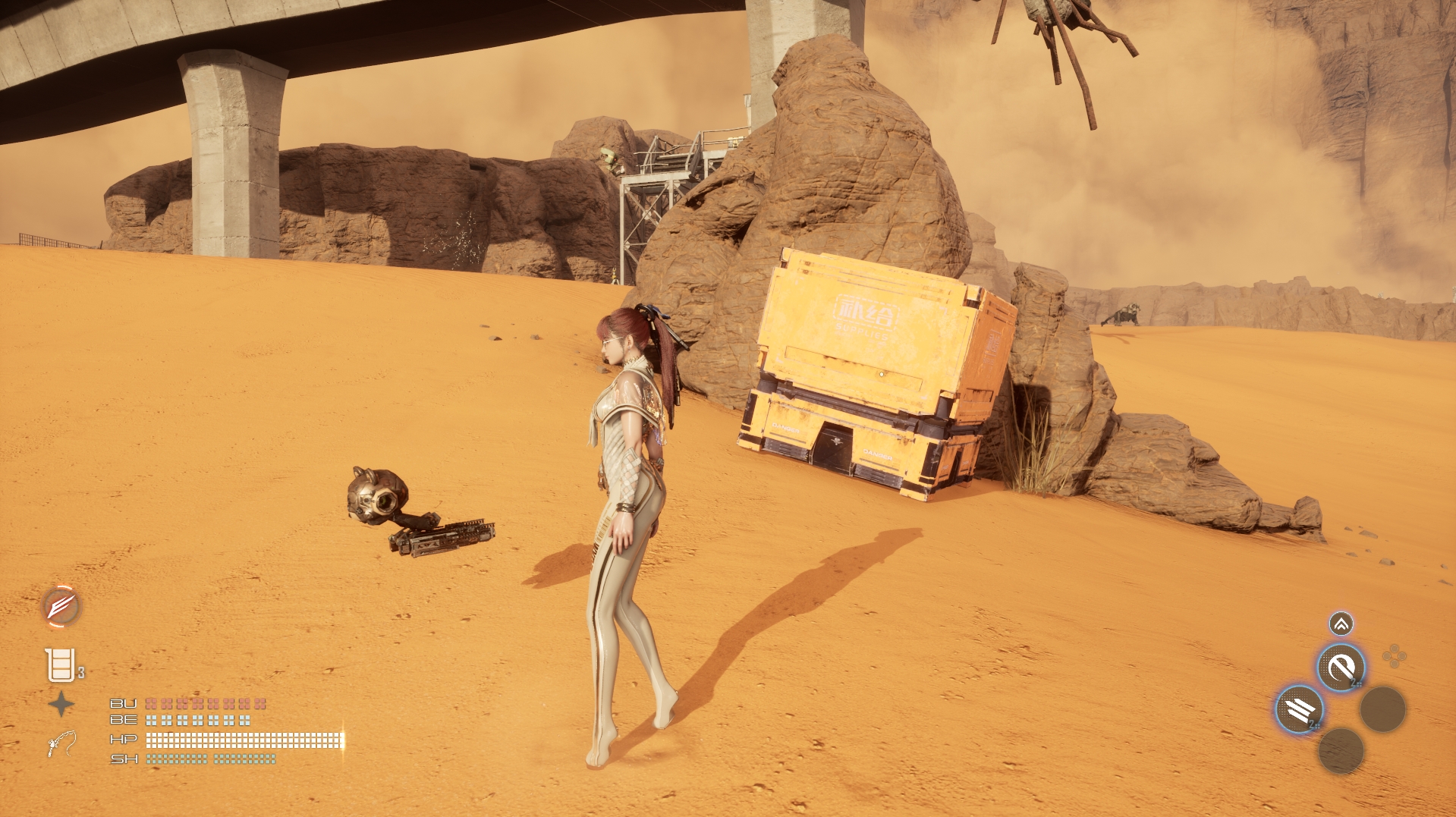Select the dark four-point star icon
Image resolution: width=1456 pixels, height=817 pixels.
61,705
